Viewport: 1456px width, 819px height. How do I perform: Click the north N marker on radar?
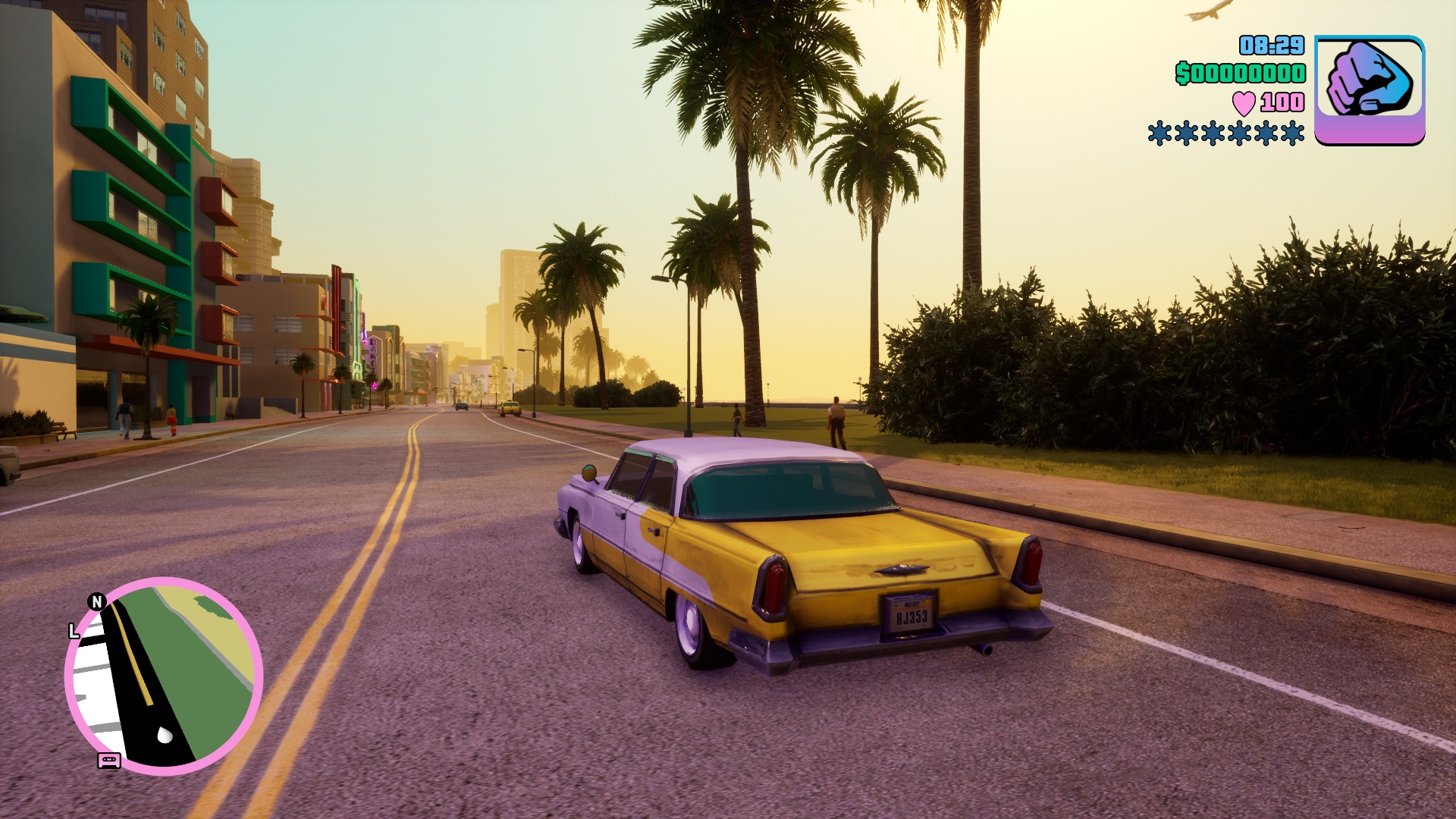click(96, 601)
